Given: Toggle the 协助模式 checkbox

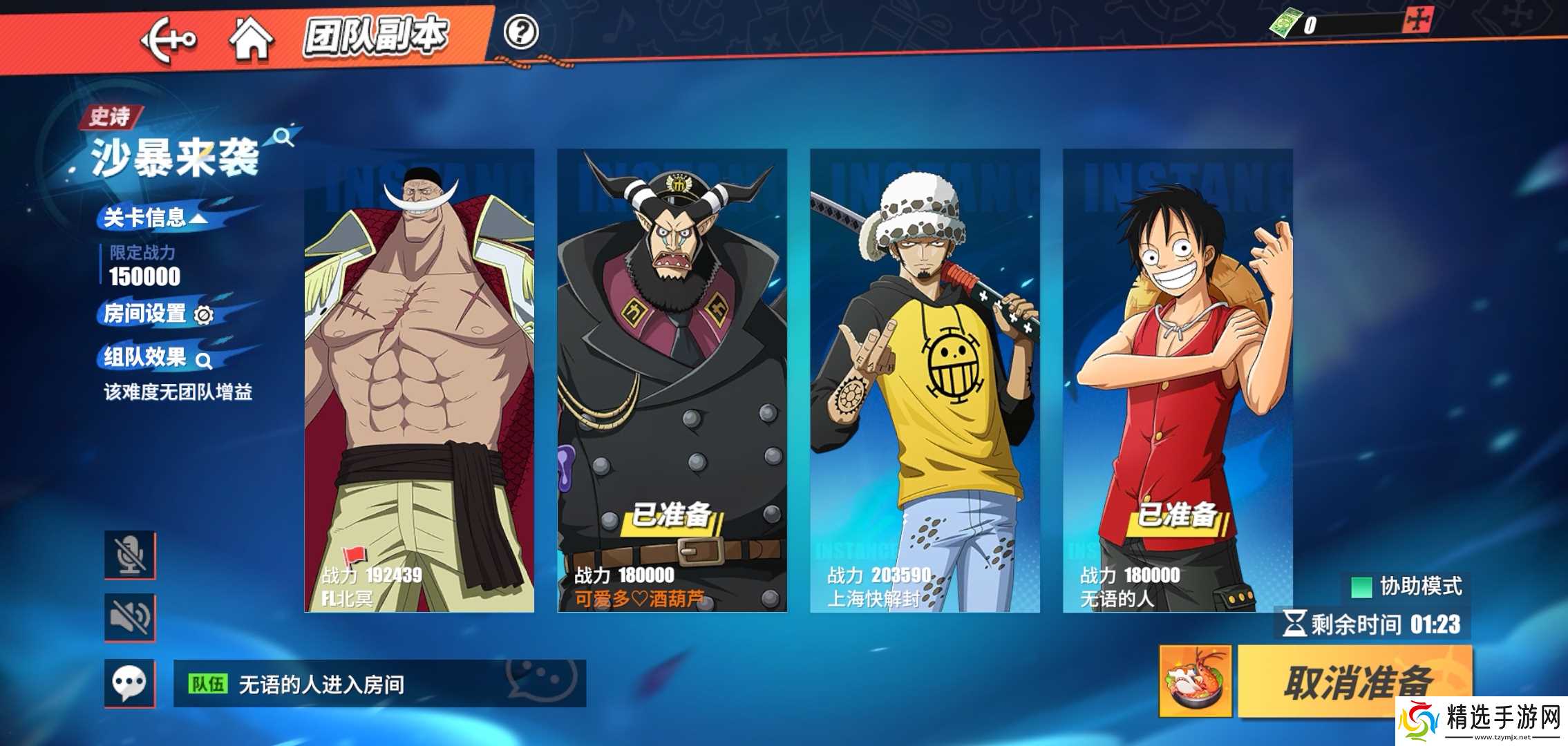Looking at the screenshot, I should [x=1361, y=587].
